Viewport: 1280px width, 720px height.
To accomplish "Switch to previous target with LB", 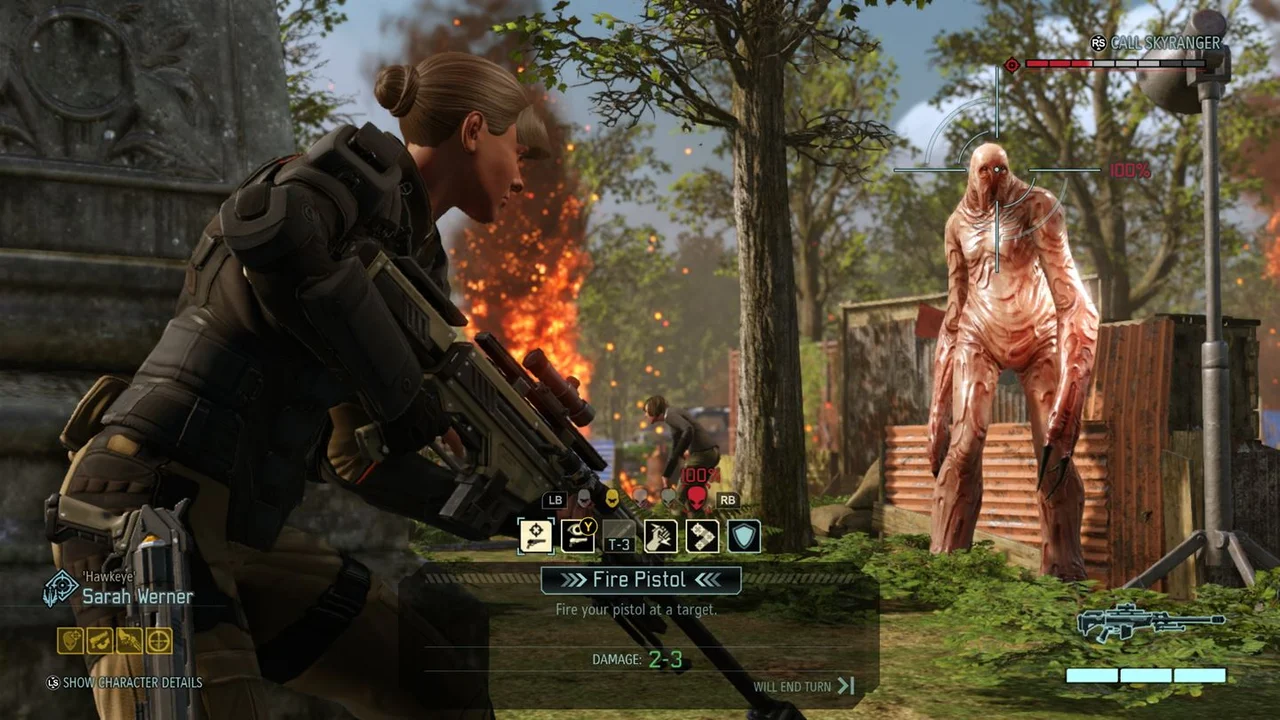I will [x=556, y=500].
